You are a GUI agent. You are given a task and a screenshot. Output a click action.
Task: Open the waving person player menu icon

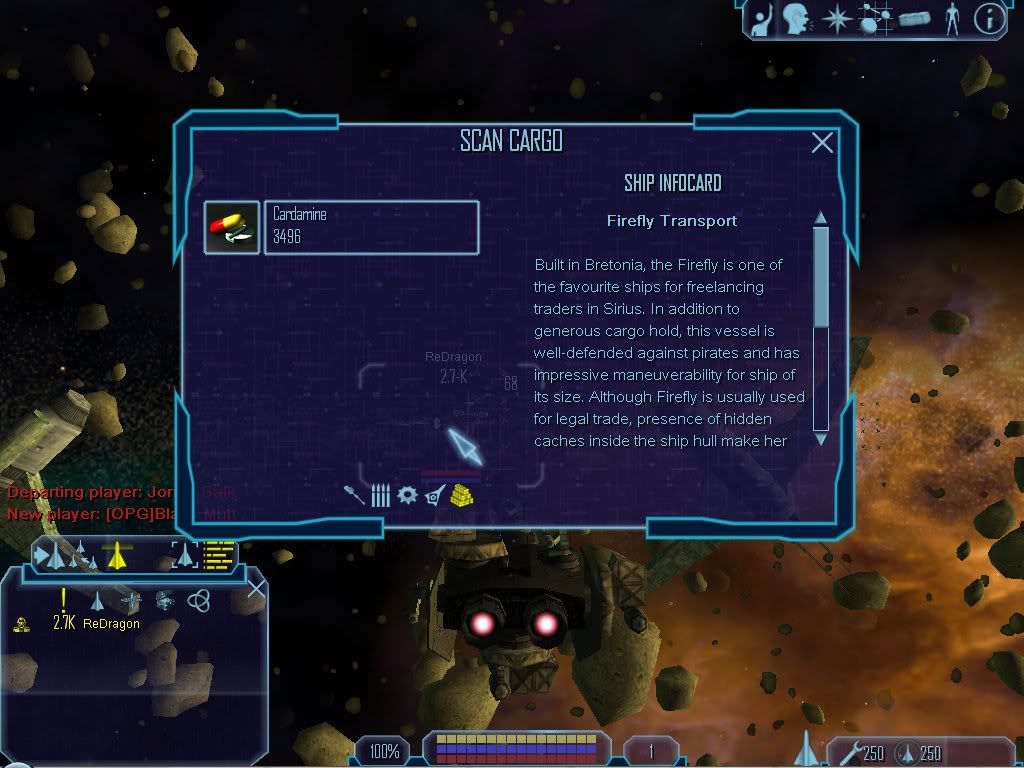pyautogui.click(x=763, y=18)
